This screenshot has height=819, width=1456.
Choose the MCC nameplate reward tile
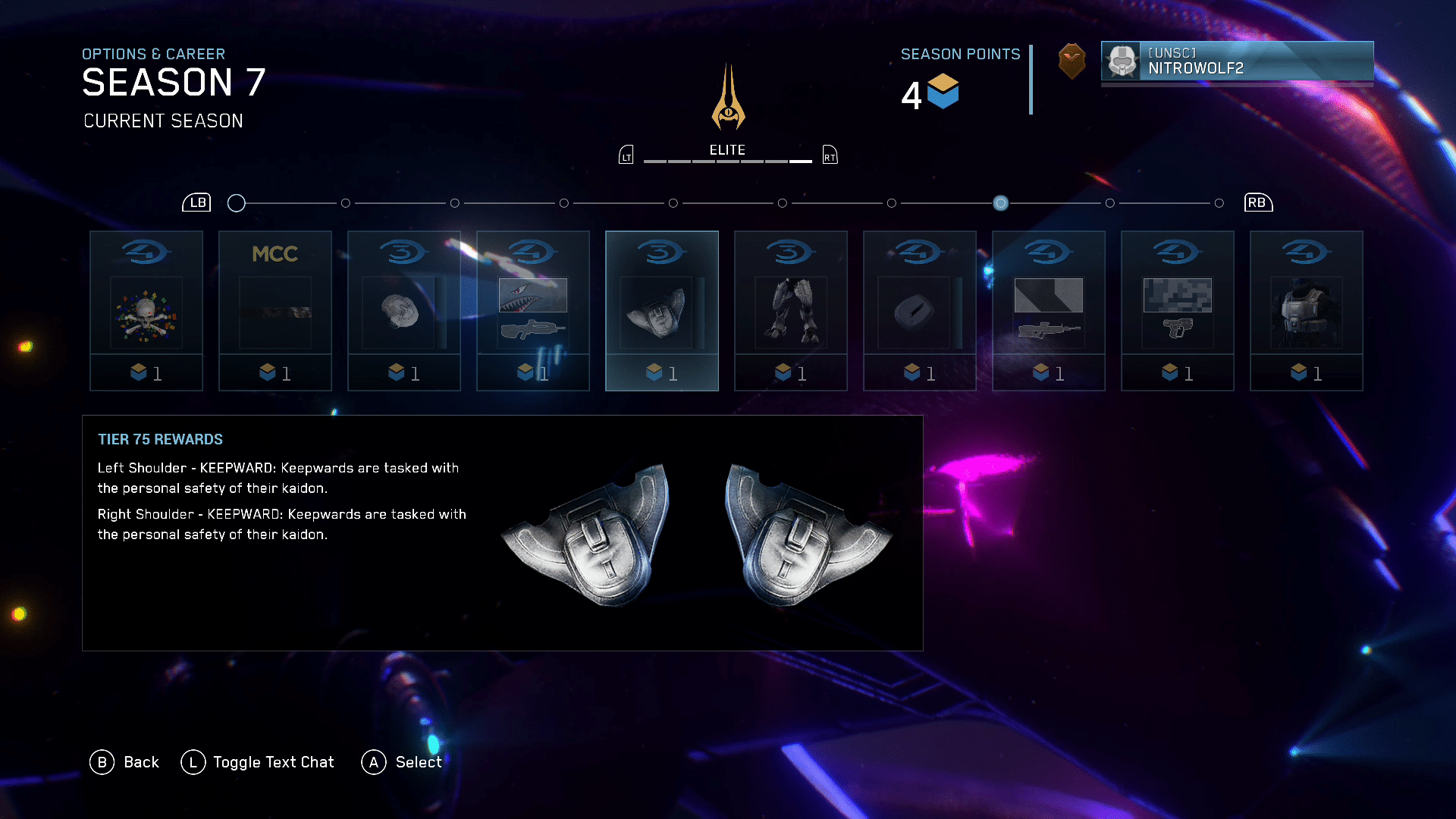click(x=275, y=311)
